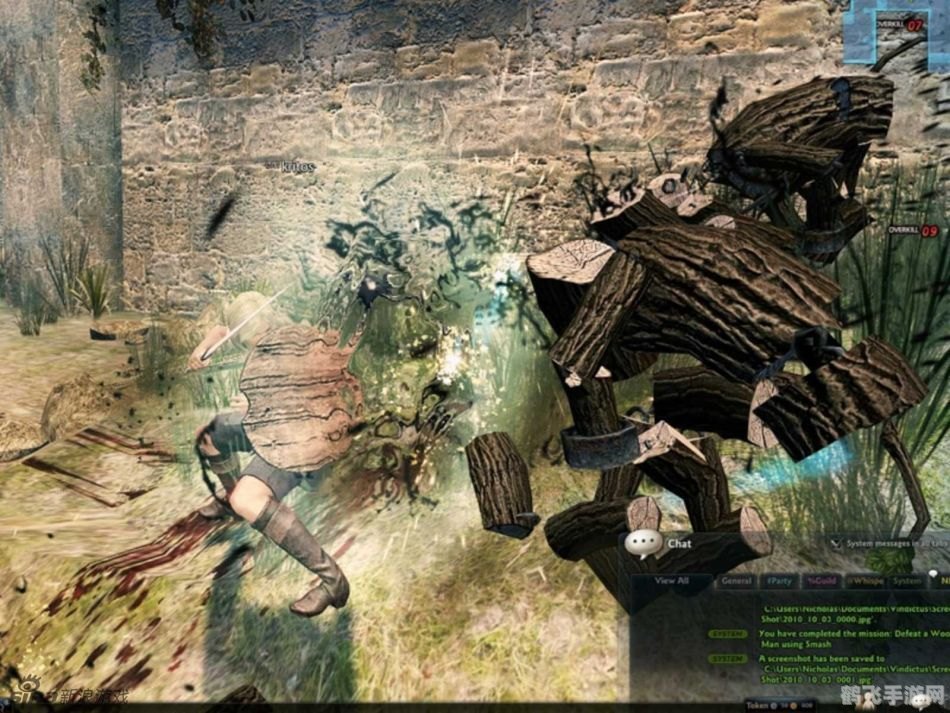Image resolution: width=950 pixels, height=713 pixels.
Task: Open the System chat tab
Action: point(907,580)
